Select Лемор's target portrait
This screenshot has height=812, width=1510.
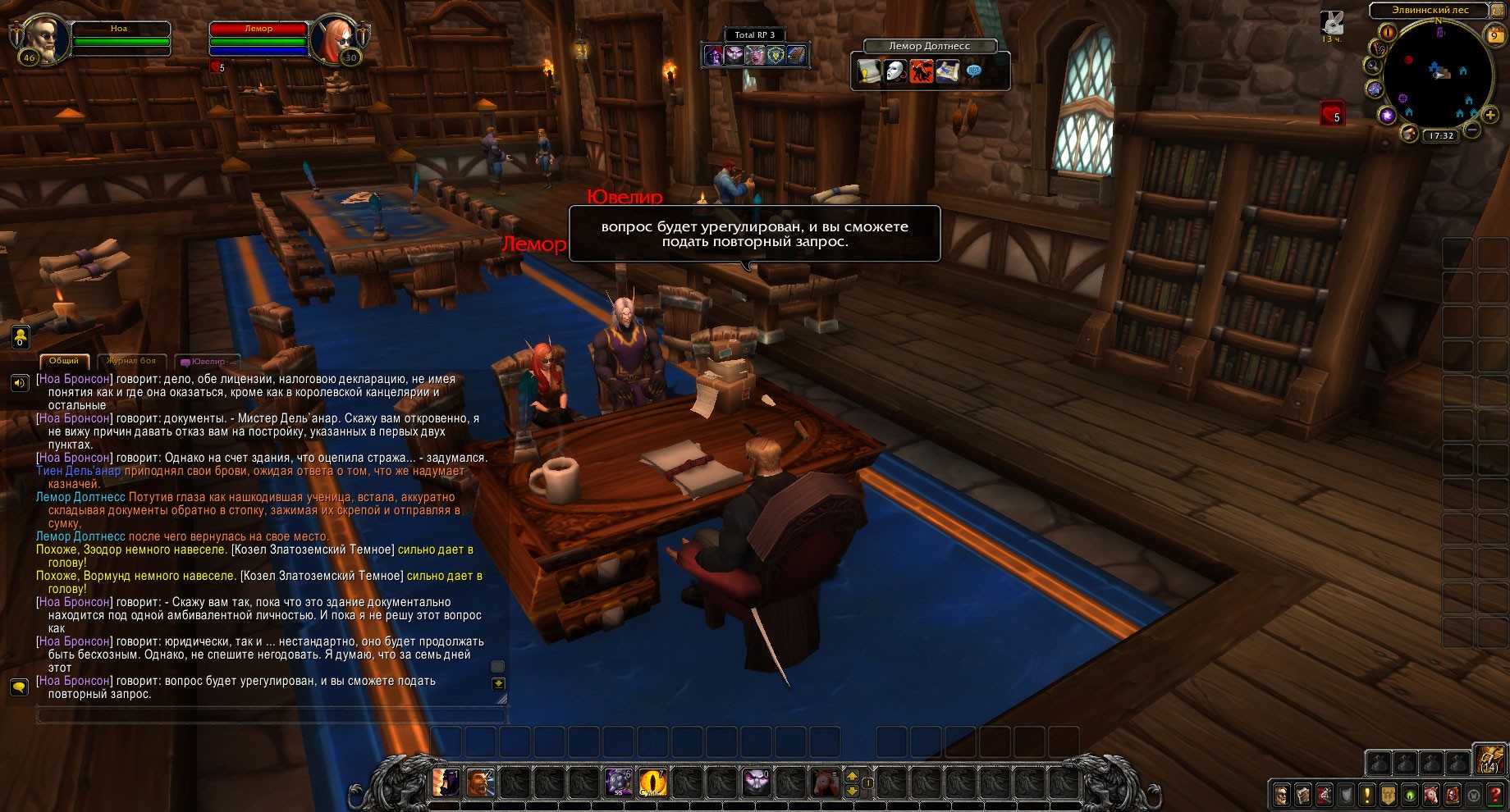point(334,39)
